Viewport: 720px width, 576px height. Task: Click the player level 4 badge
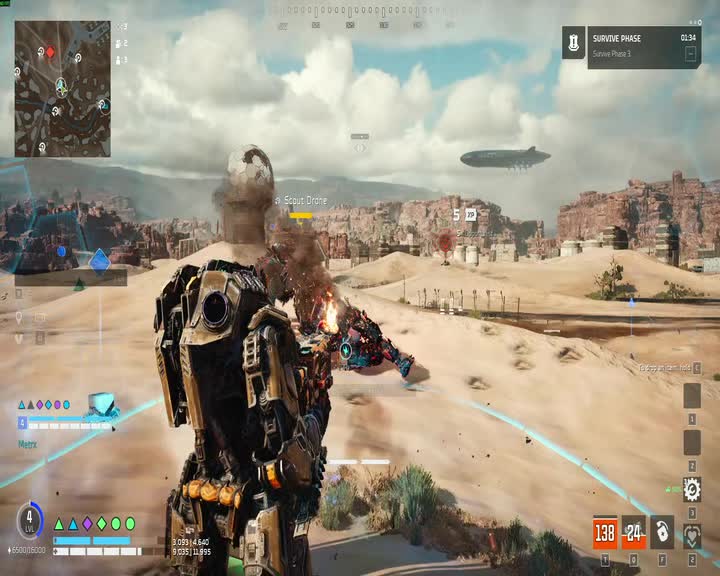pyautogui.click(x=29, y=520)
